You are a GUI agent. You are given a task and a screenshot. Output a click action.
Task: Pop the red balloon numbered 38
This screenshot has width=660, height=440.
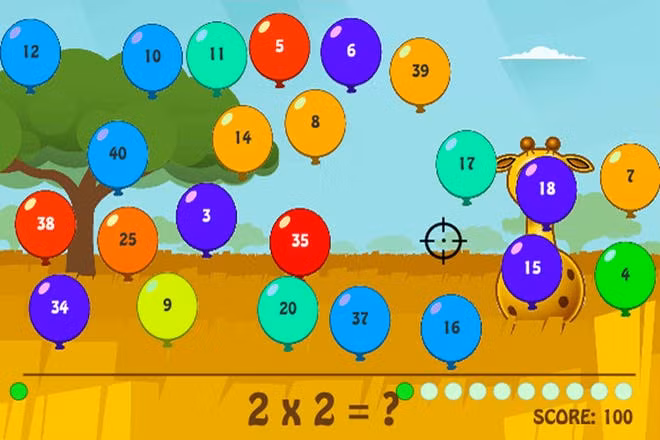tap(45, 224)
